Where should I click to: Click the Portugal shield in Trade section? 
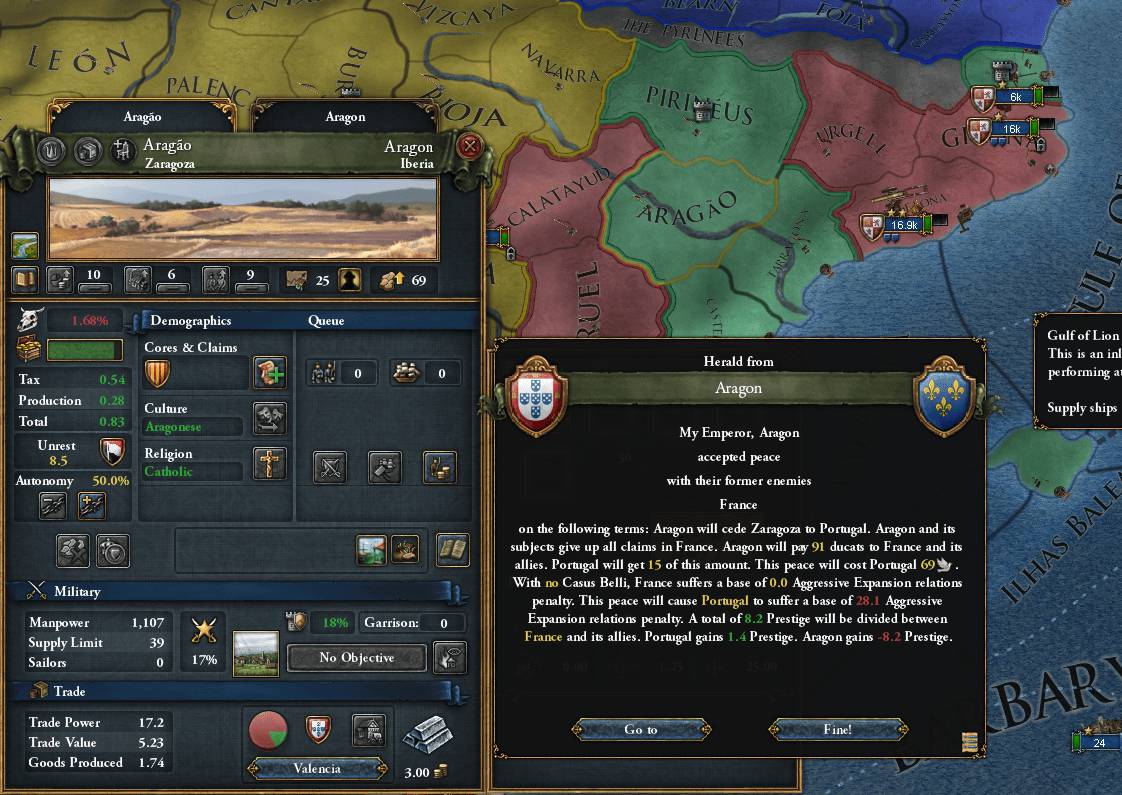coord(318,730)
